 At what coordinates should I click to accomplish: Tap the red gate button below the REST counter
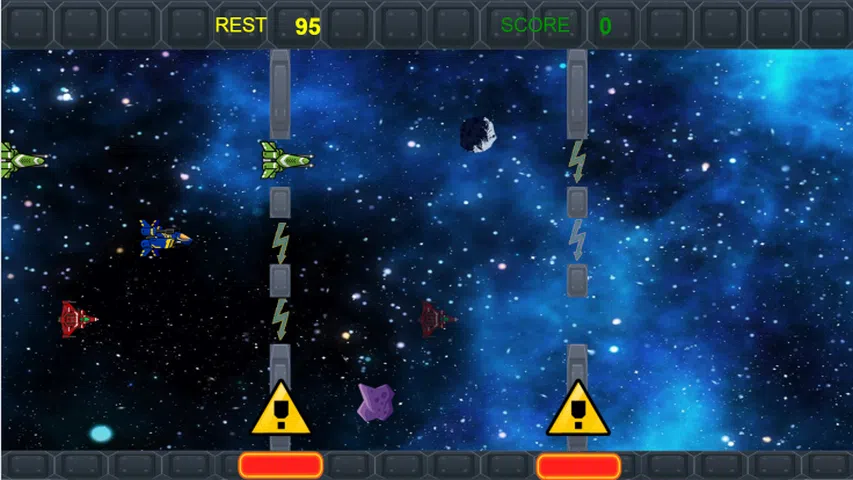(280, 465)
